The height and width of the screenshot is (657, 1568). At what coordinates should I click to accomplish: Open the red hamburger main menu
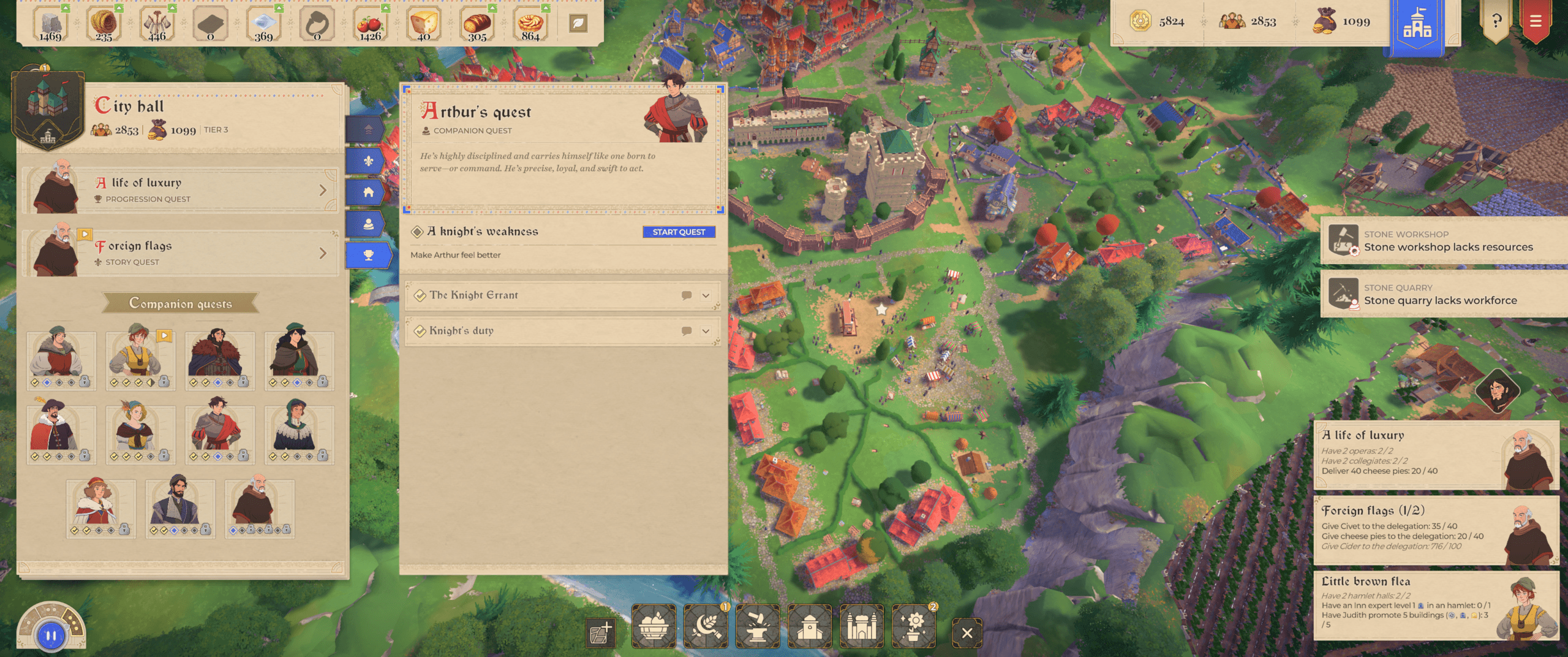[x=1536, y=22]
